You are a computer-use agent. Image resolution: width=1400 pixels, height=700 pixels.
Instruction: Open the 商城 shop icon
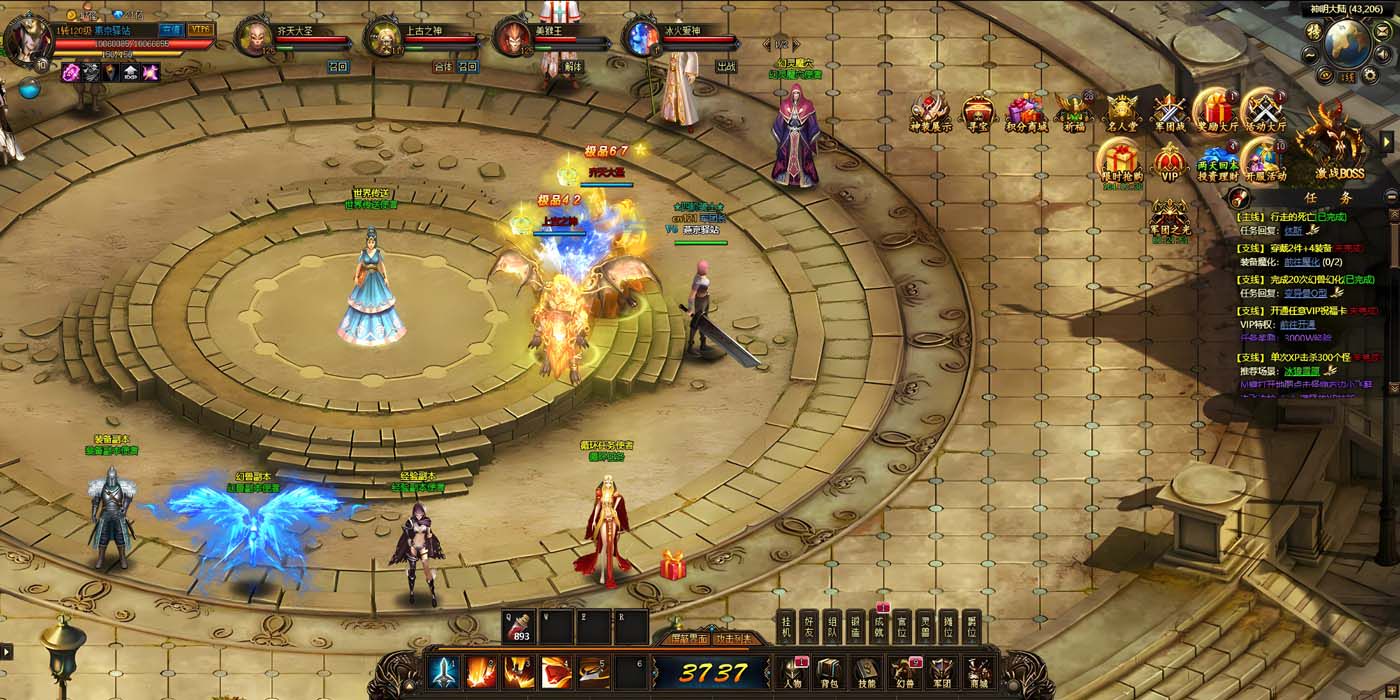[x=980, y=670]
